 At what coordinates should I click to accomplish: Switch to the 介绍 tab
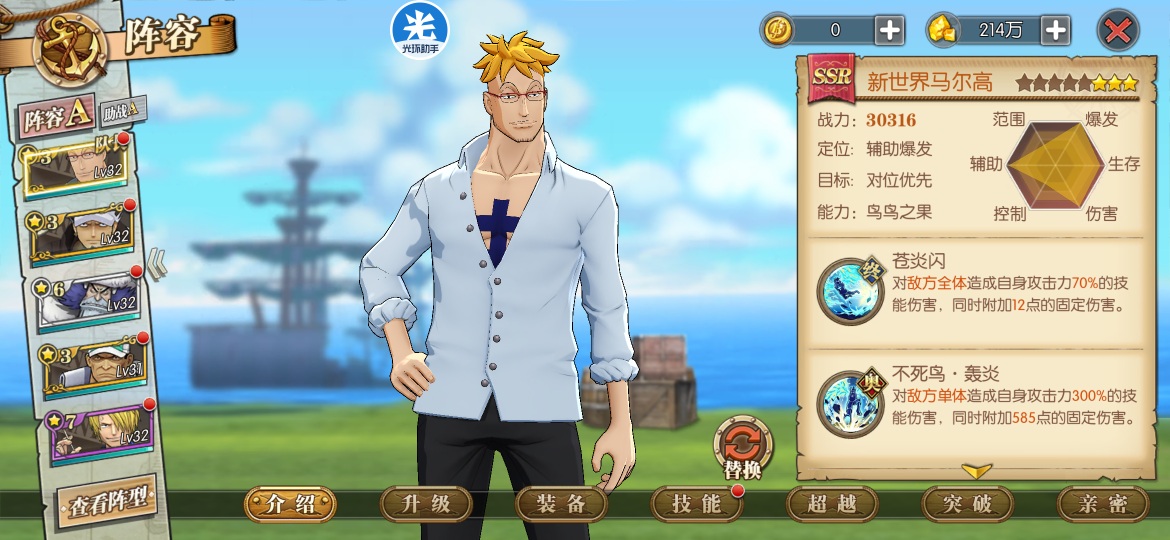[290, 504]
